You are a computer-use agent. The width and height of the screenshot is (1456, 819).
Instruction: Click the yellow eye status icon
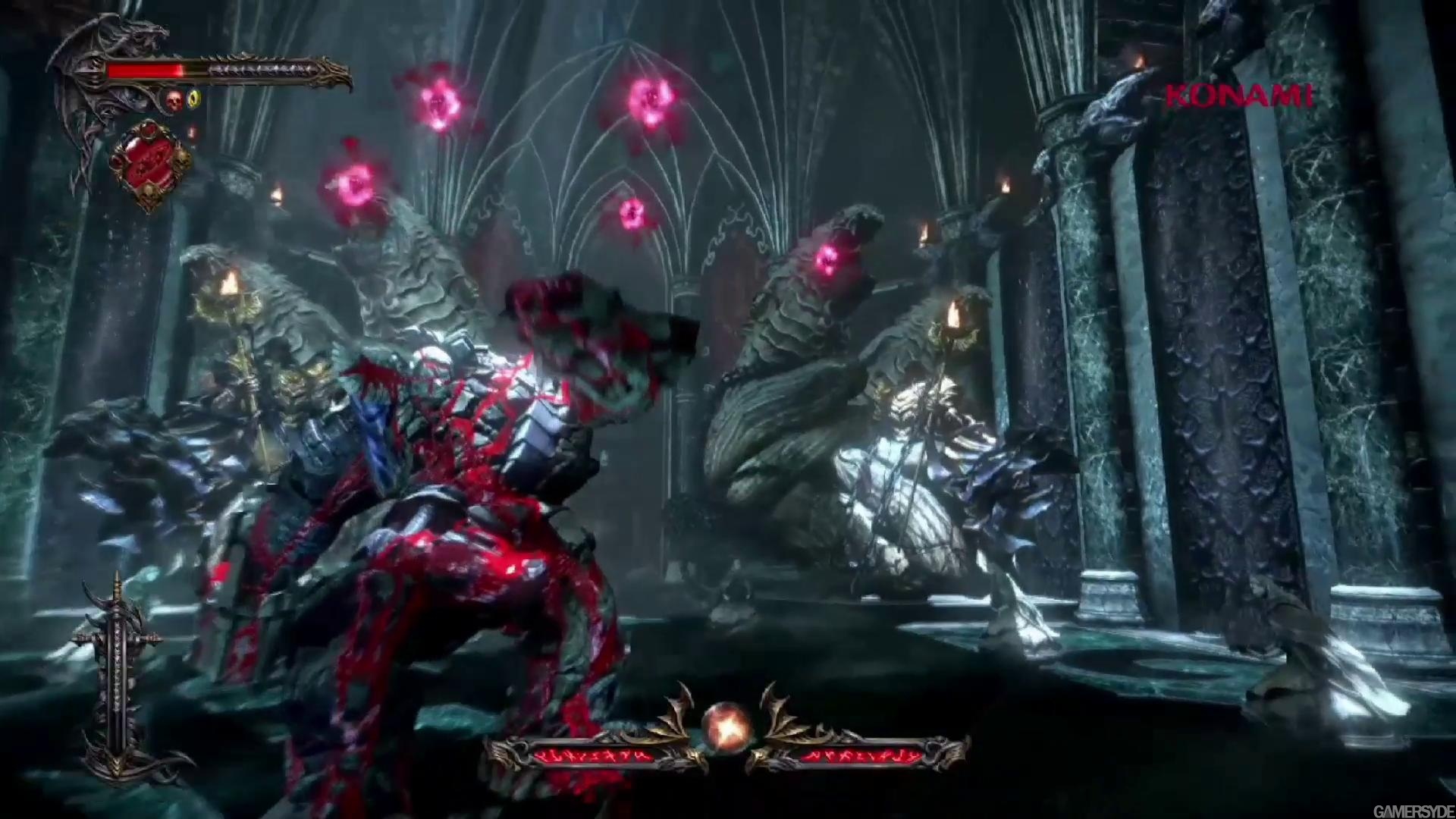pos(194,99)
